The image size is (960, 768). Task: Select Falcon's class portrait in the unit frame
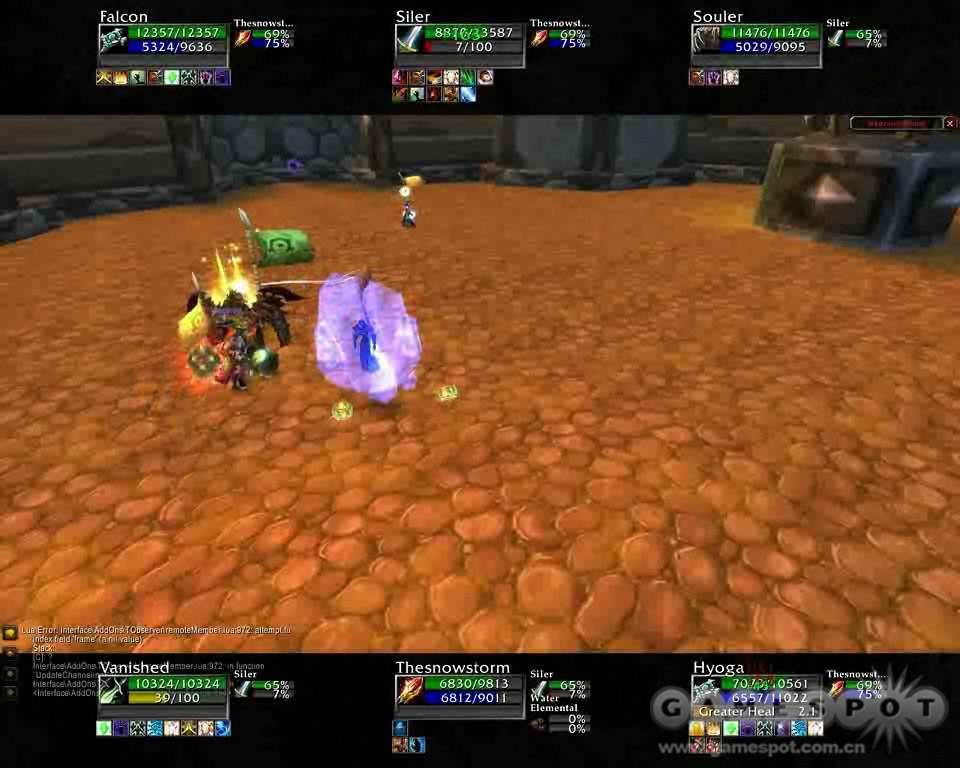[x=113, y=40]
